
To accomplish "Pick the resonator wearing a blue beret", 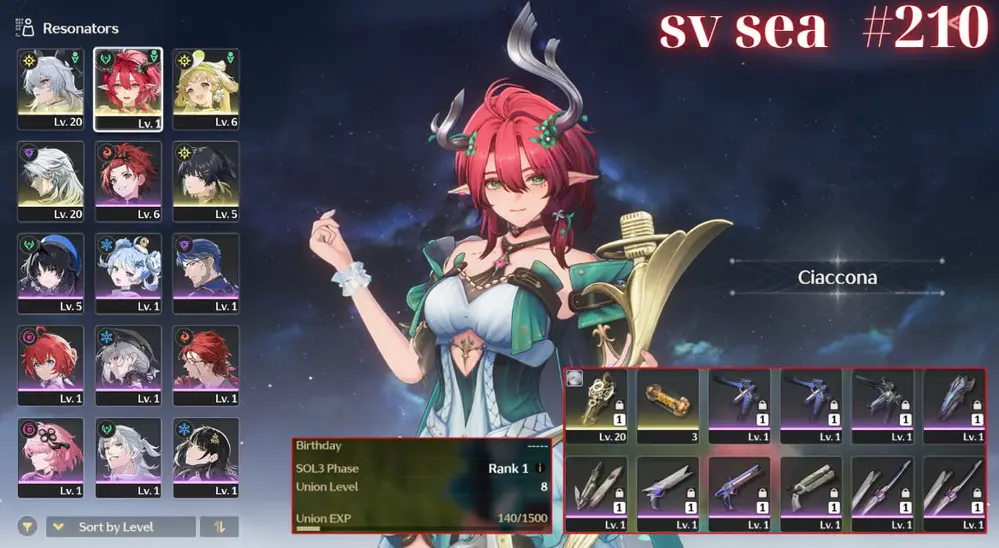I will (x=50, y=273).
